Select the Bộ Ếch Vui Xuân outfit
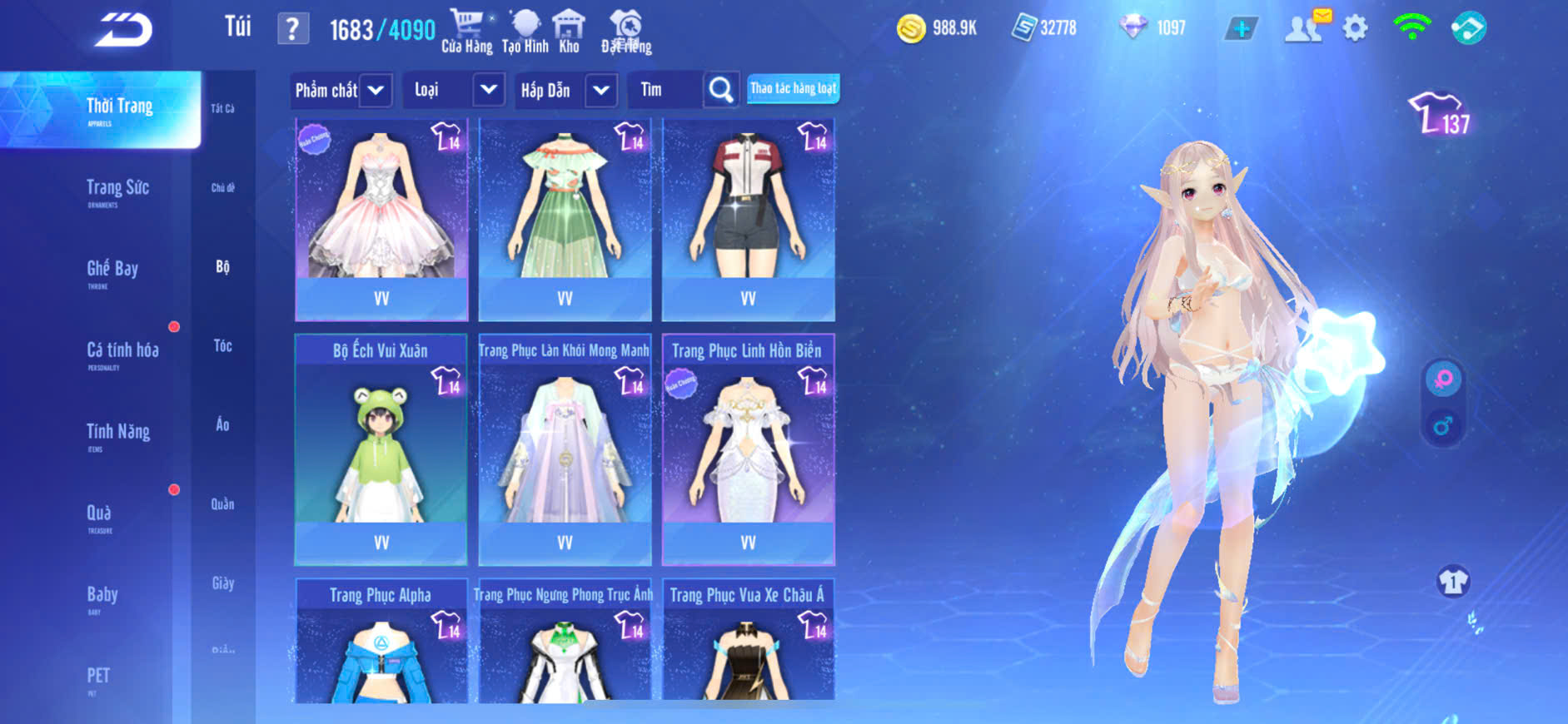 coord(381,449)
